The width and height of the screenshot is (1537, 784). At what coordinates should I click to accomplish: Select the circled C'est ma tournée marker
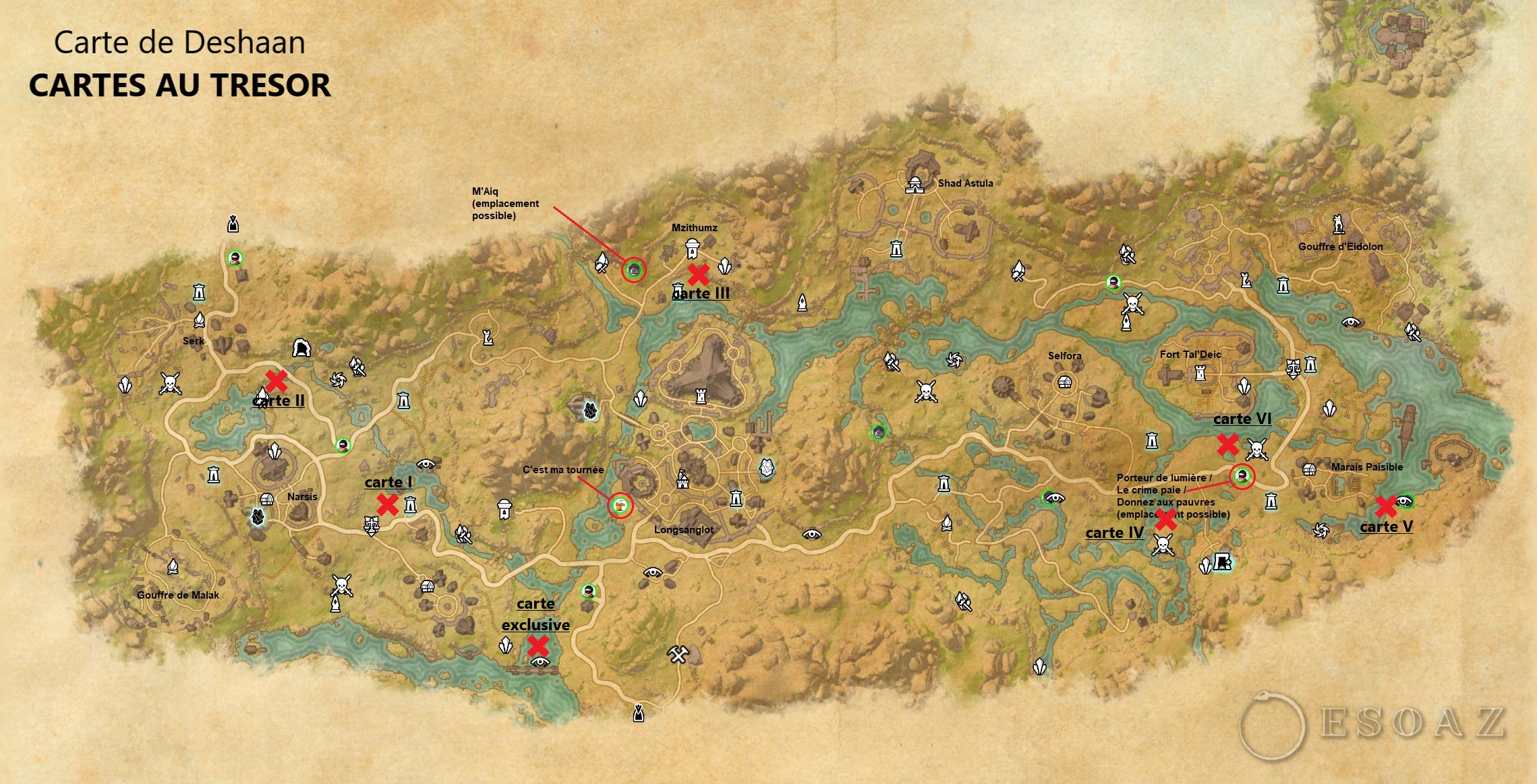(x=620, y=505)
